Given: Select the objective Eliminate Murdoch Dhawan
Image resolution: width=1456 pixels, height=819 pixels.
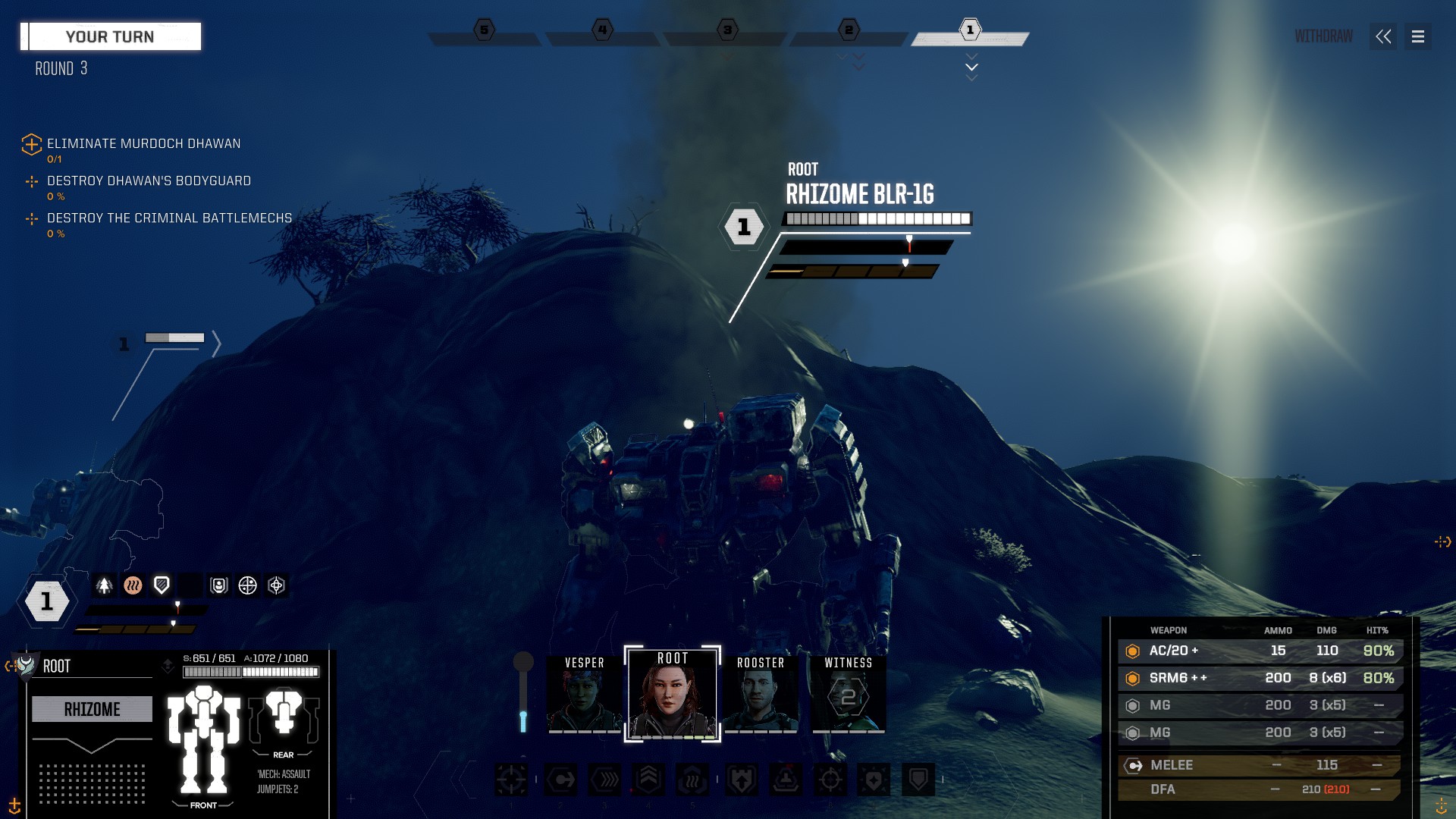Looking at the screenshot, I should click(143, 143).
